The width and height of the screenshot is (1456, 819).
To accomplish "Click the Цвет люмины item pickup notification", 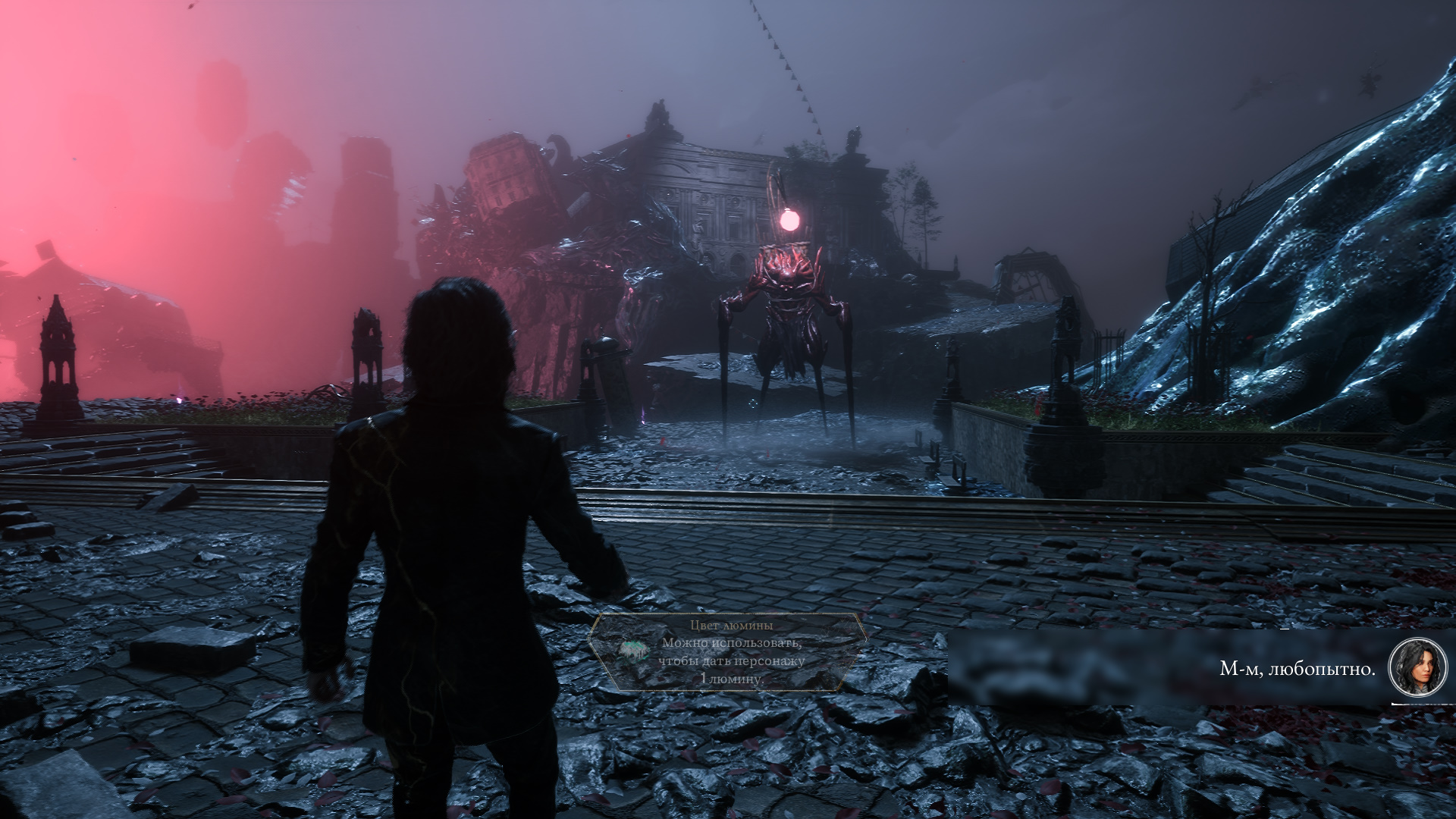I will [x=728, y=652].
